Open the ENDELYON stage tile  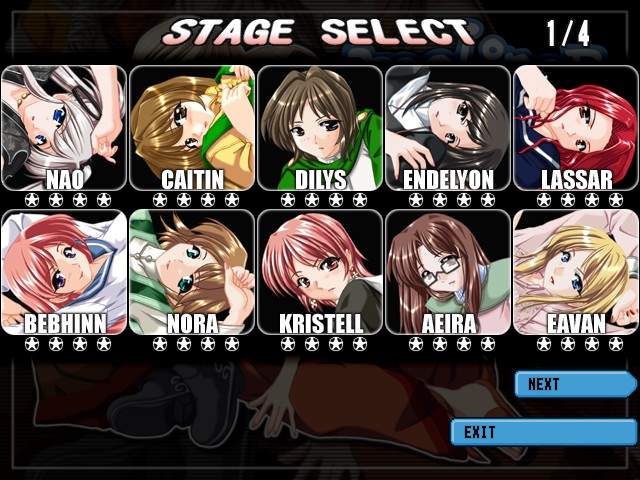click(x=448, y=127)
